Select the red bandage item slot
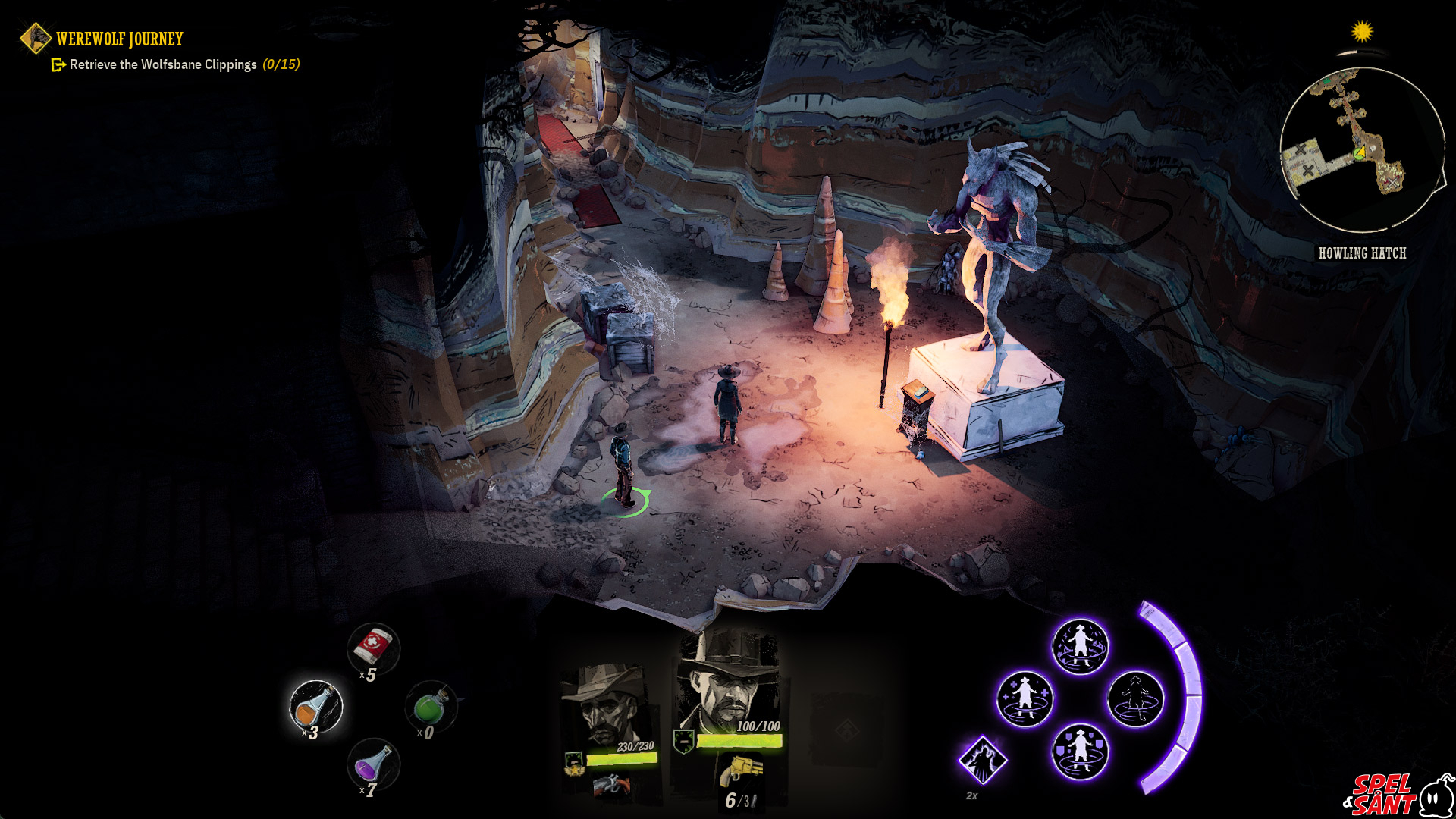Screen dimensions: 1456x819 tap(373, 647)
